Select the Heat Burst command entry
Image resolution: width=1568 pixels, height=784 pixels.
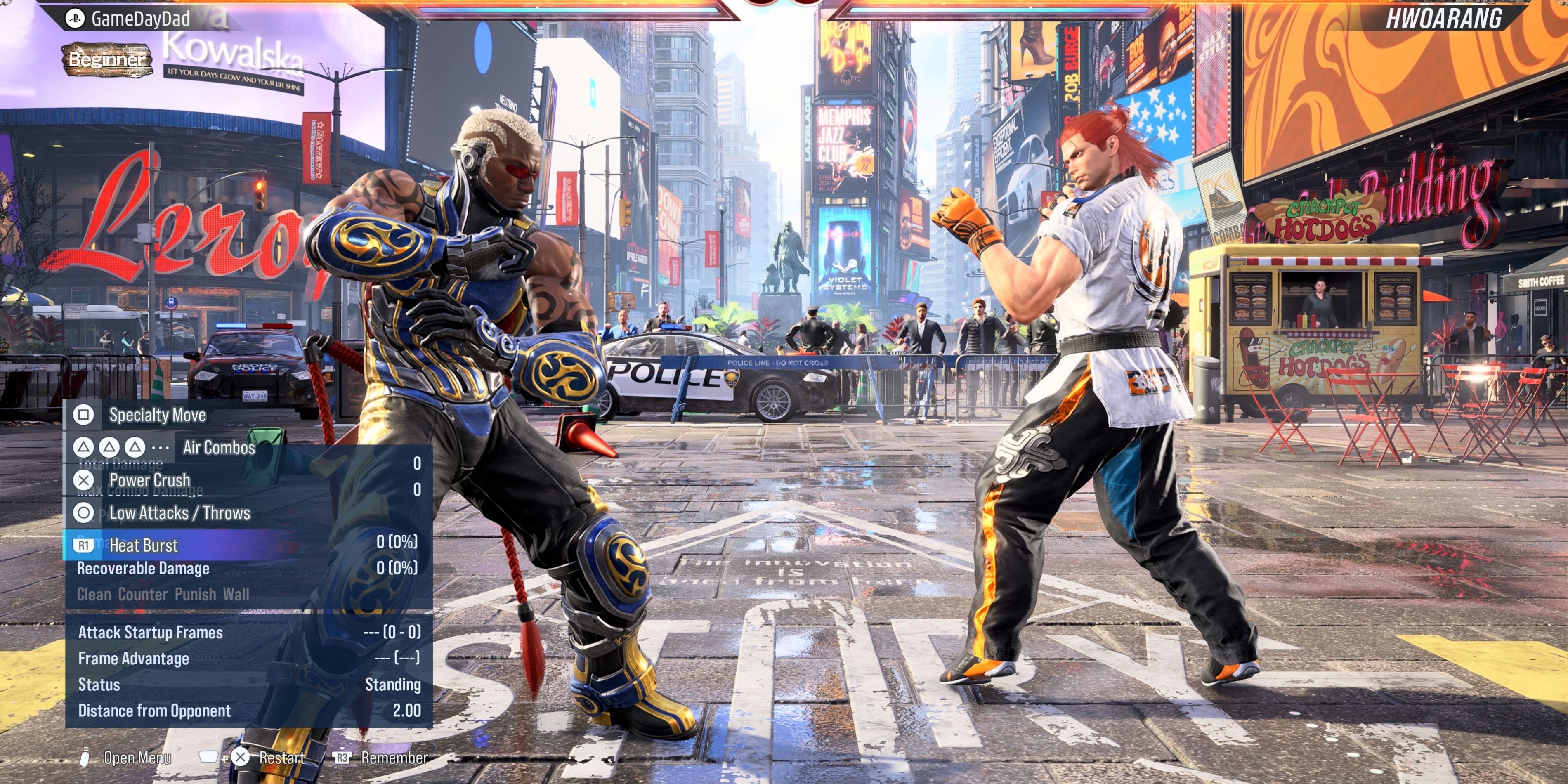[142, 545]
